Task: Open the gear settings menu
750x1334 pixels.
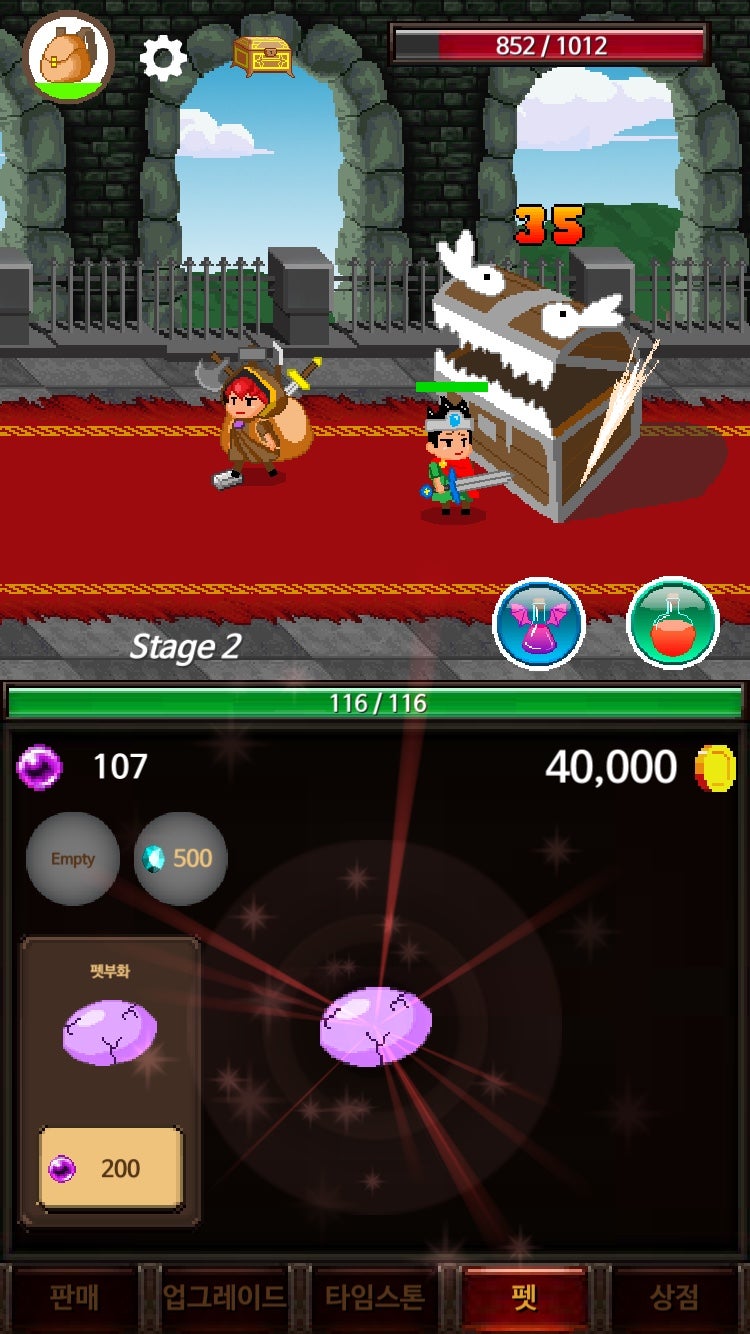Action: tap(163, 59)
